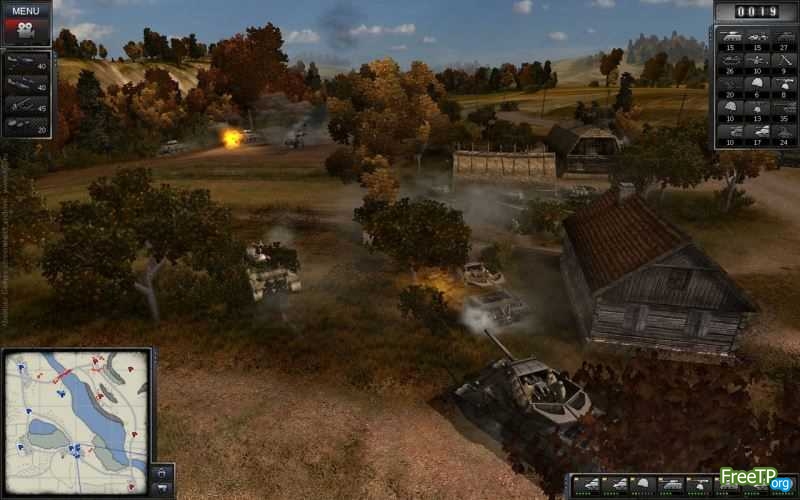Open the FreeTP.org watermark link
The width and height of the screenshot is (800, 500).
[755, 482]
